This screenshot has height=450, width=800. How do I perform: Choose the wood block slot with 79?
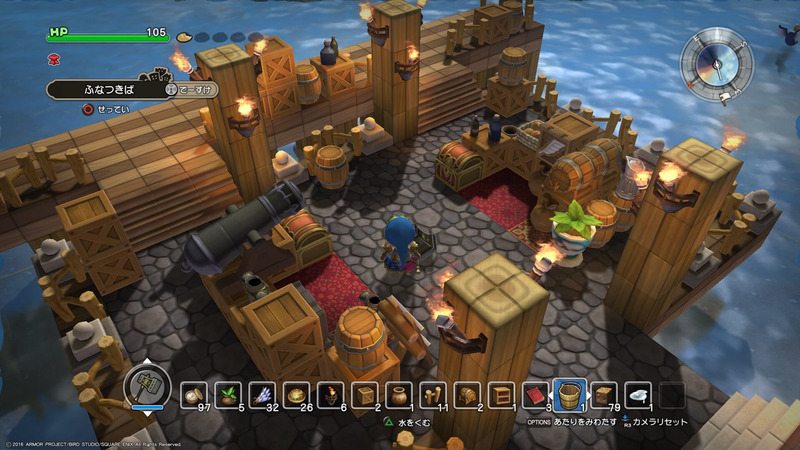(x=603, y=395)
